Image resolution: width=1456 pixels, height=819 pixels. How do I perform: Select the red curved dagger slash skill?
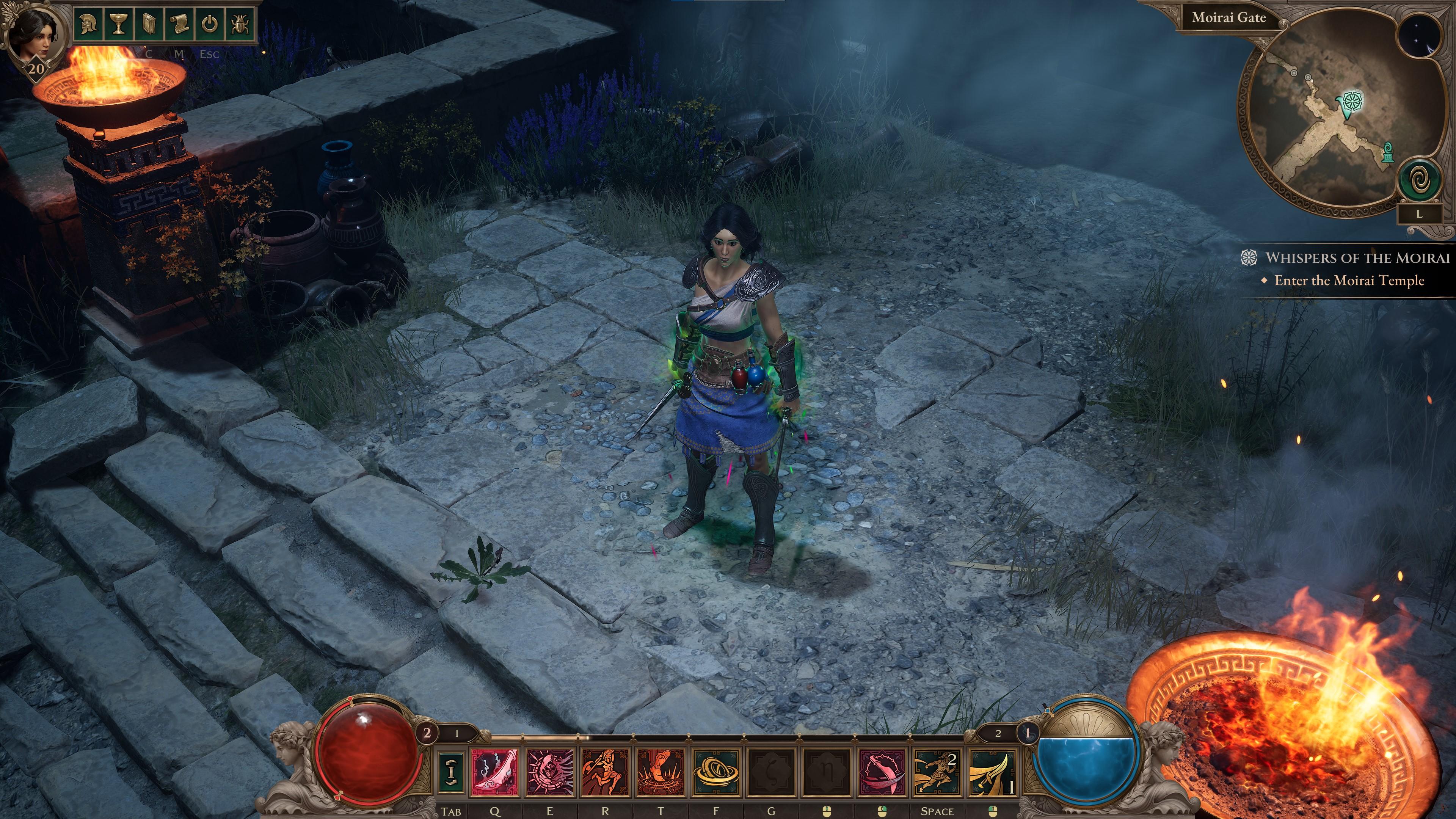click(x=882, y=772)
